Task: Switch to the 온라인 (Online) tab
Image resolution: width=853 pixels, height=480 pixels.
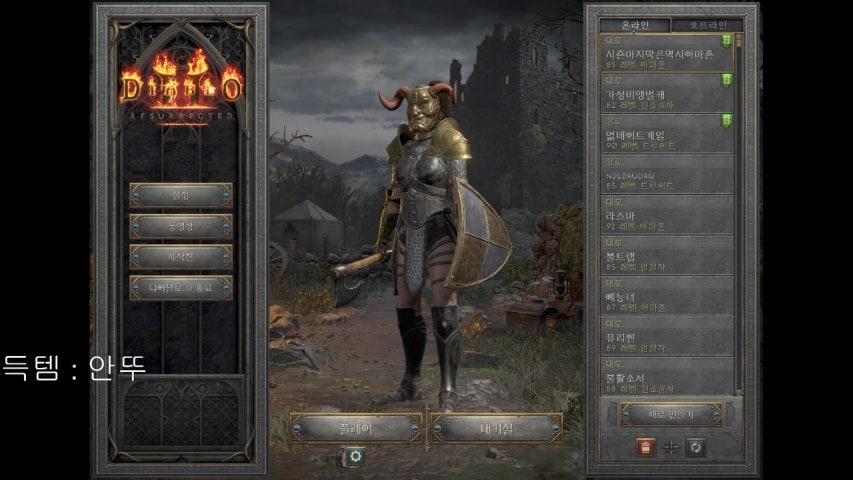Action: 636,25
